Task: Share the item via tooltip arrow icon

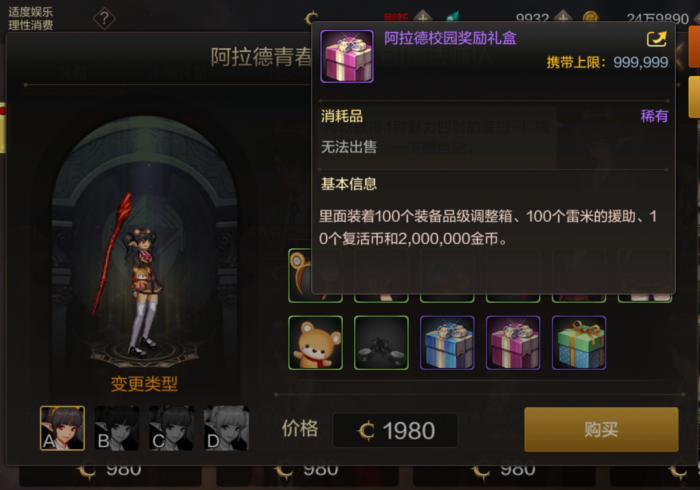Action: point(657,40)
